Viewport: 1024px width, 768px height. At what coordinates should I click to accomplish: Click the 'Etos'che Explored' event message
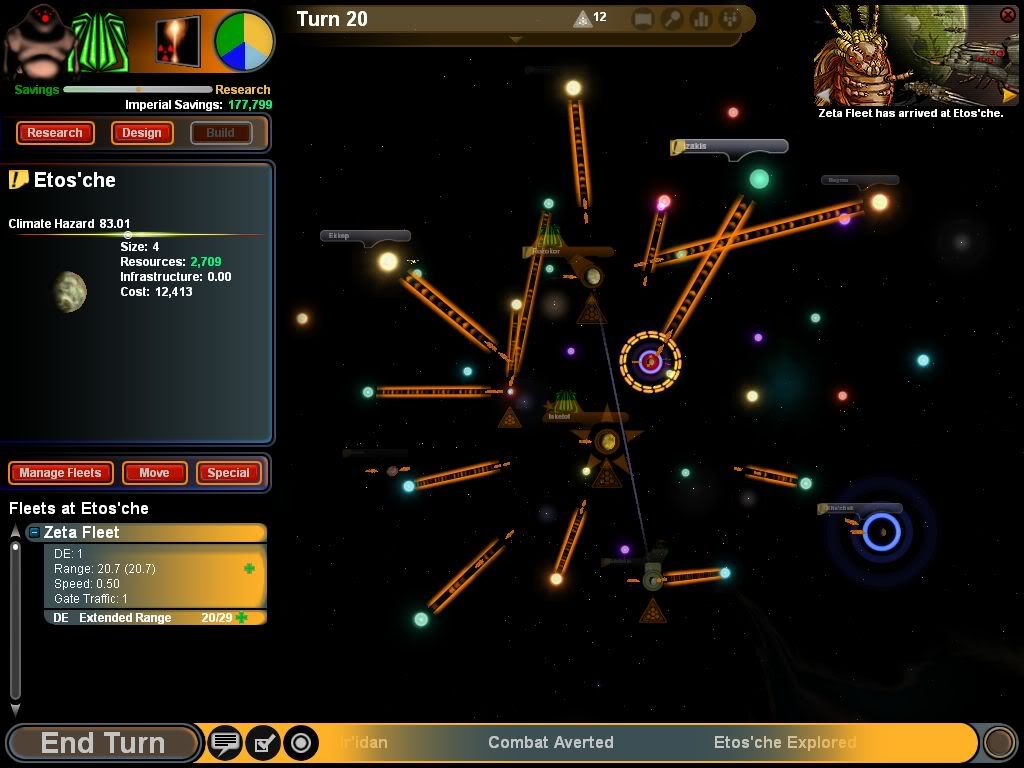tap(785, 742)
